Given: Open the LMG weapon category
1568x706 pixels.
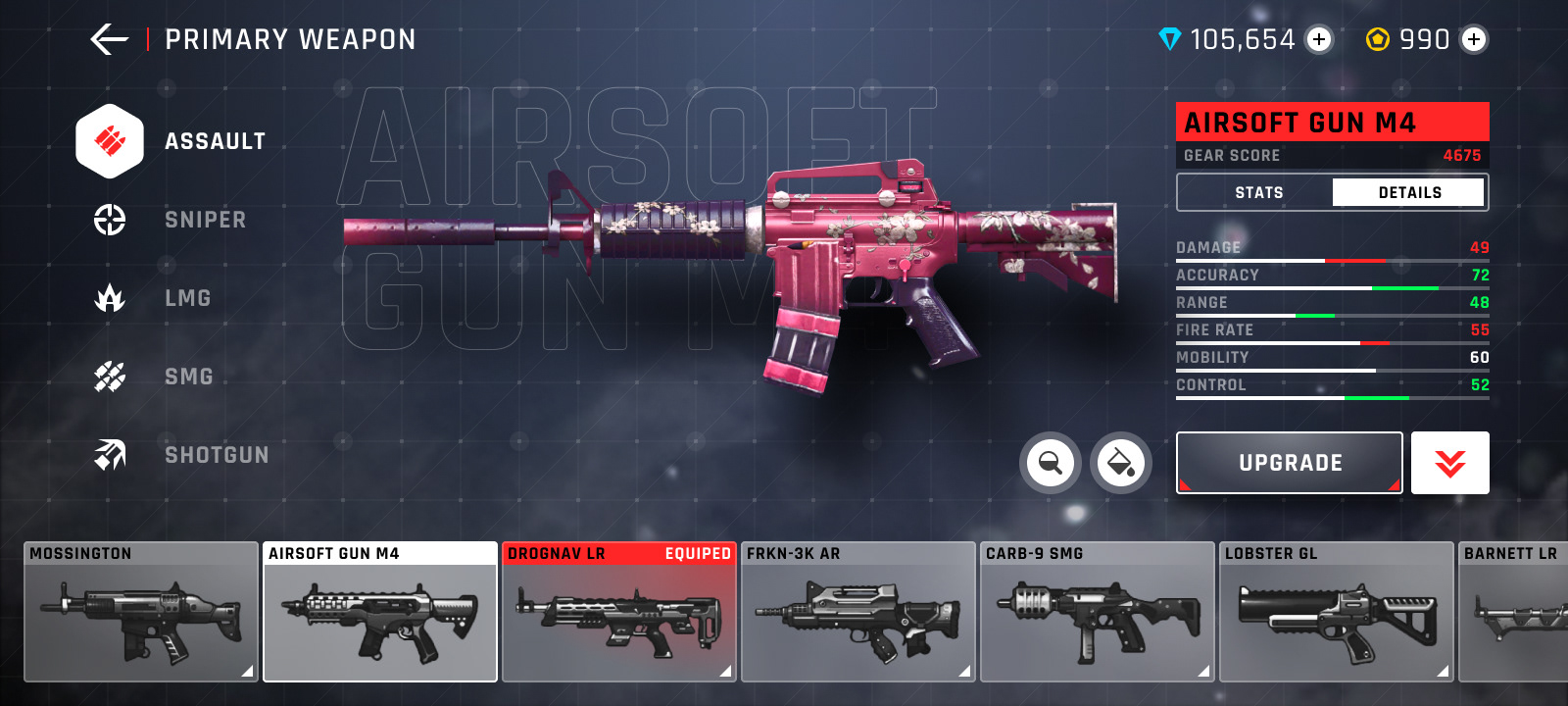Looking at the screenshot, I should click(157, 298).
